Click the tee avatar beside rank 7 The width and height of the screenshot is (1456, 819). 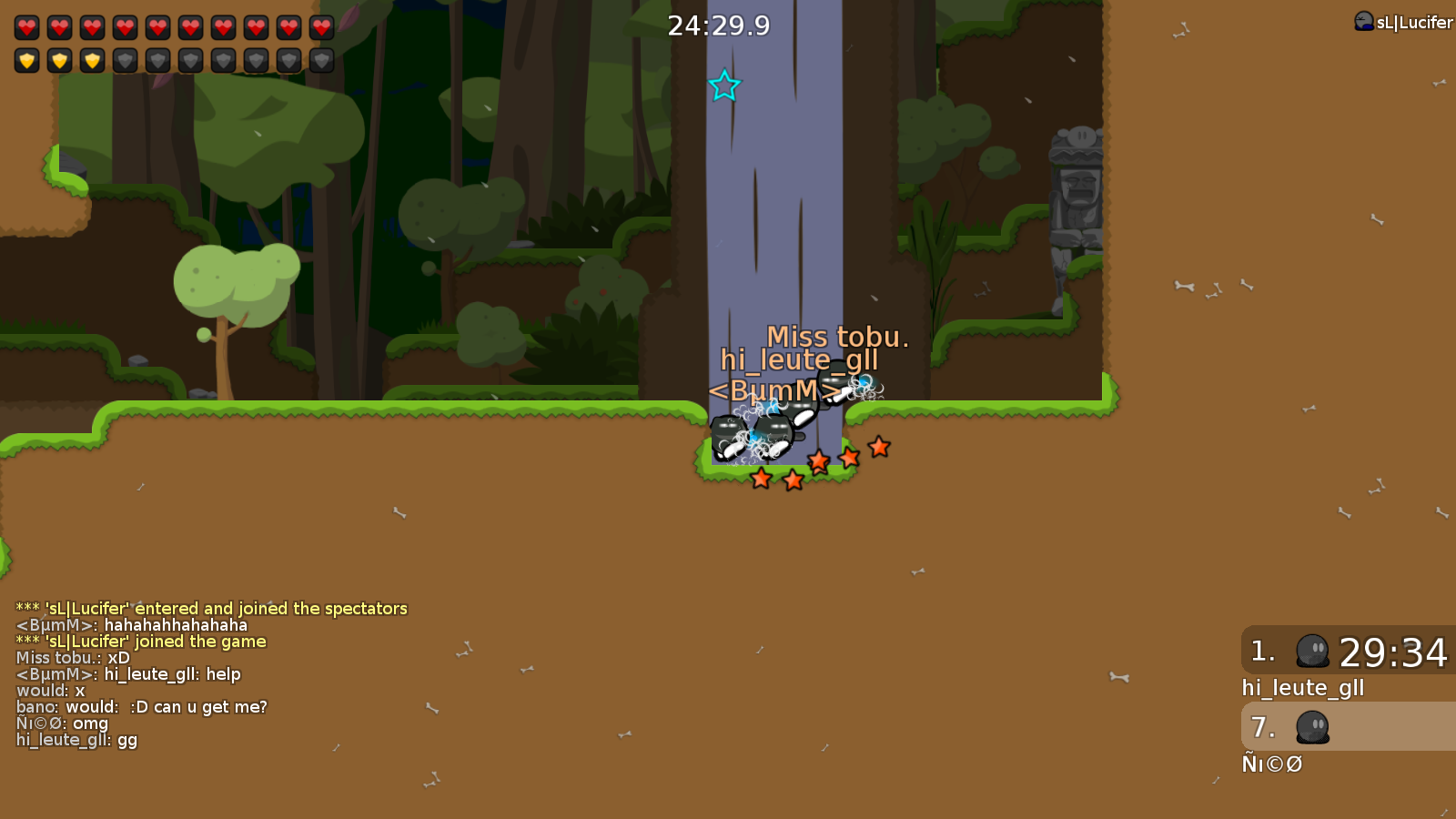(1313, 728)
